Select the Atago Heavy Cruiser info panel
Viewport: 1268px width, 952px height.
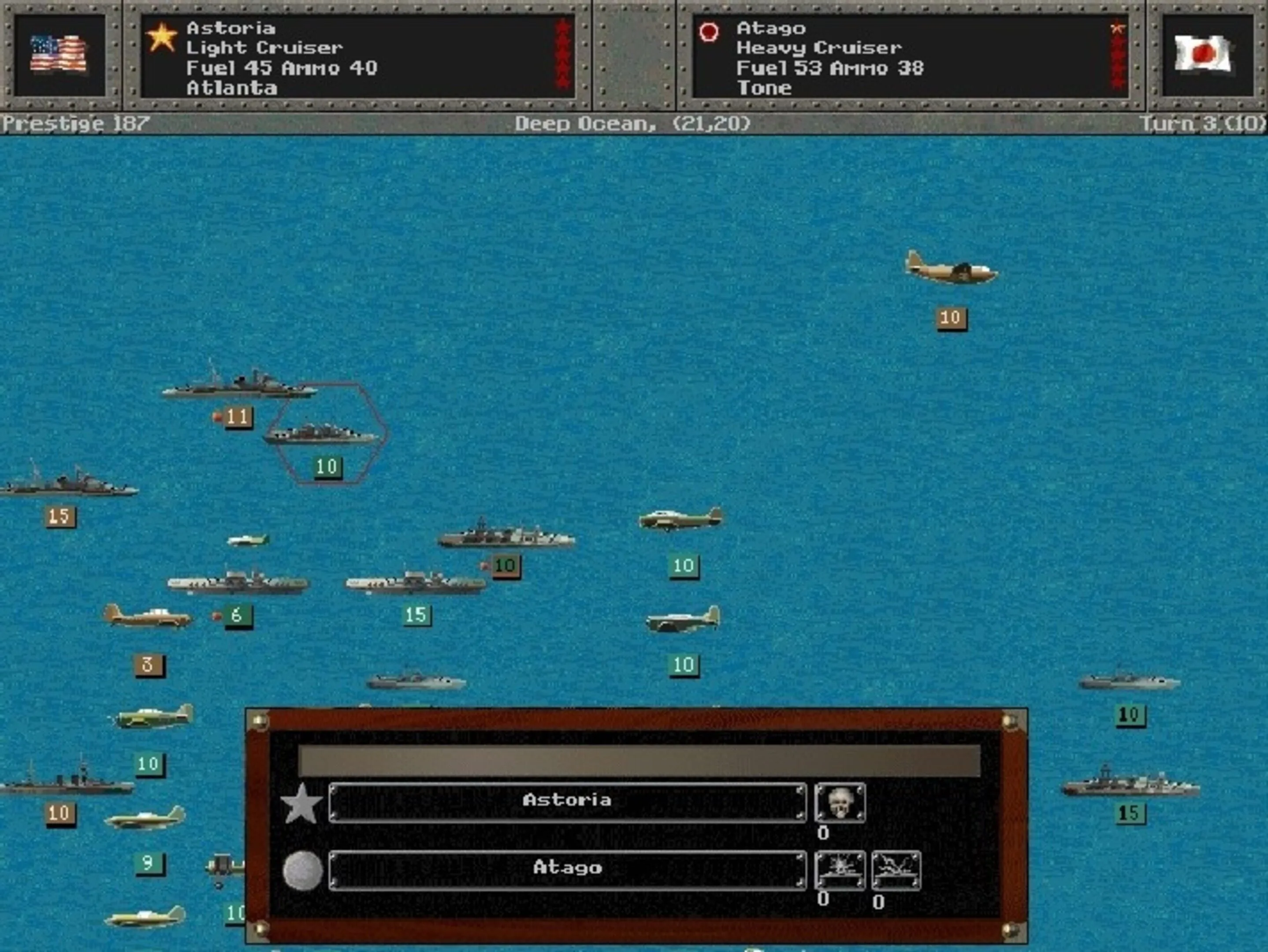click(910, 56)
